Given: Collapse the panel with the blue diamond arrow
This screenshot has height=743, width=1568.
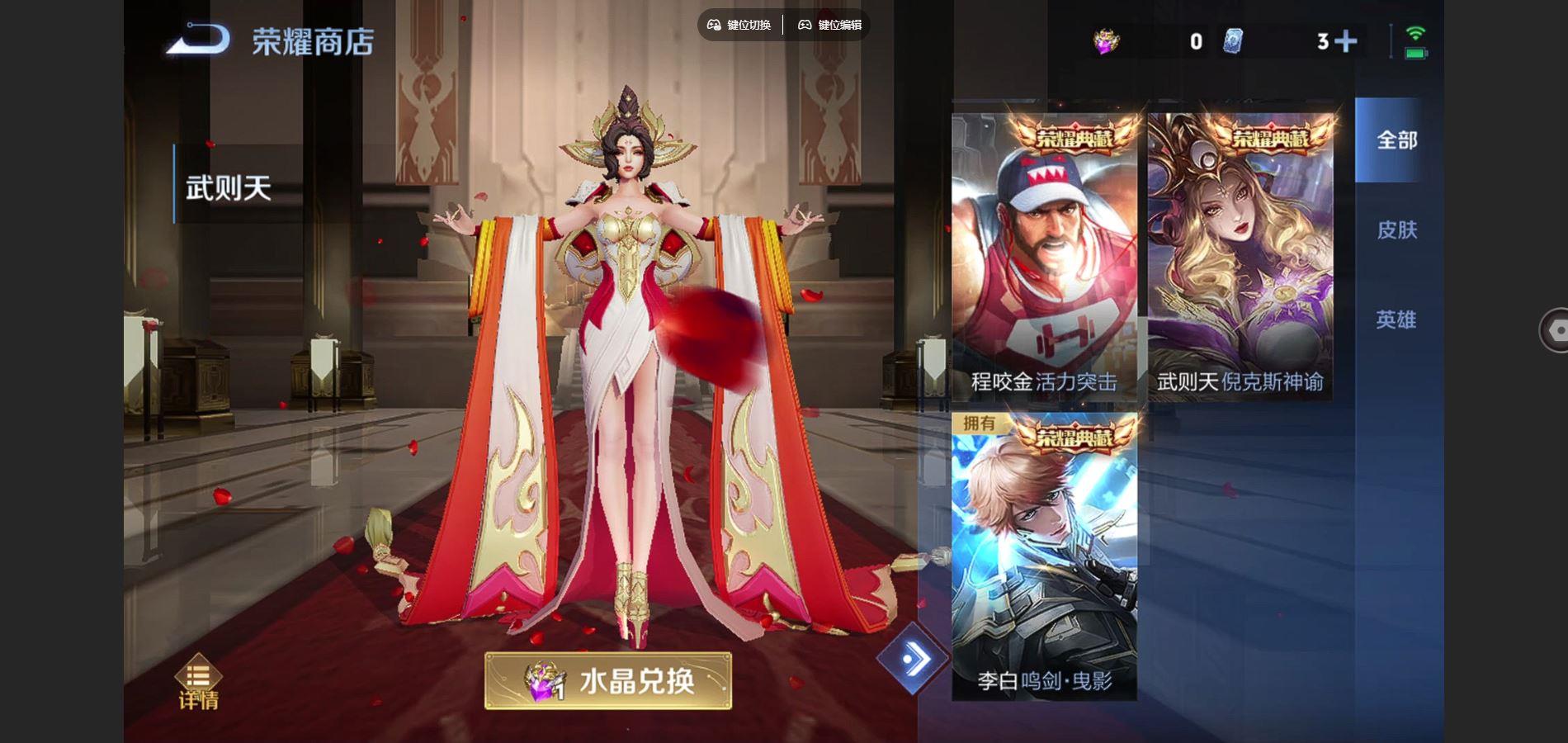Looking at the screenshot, I should pyautogui.click(x=911, y=659).
